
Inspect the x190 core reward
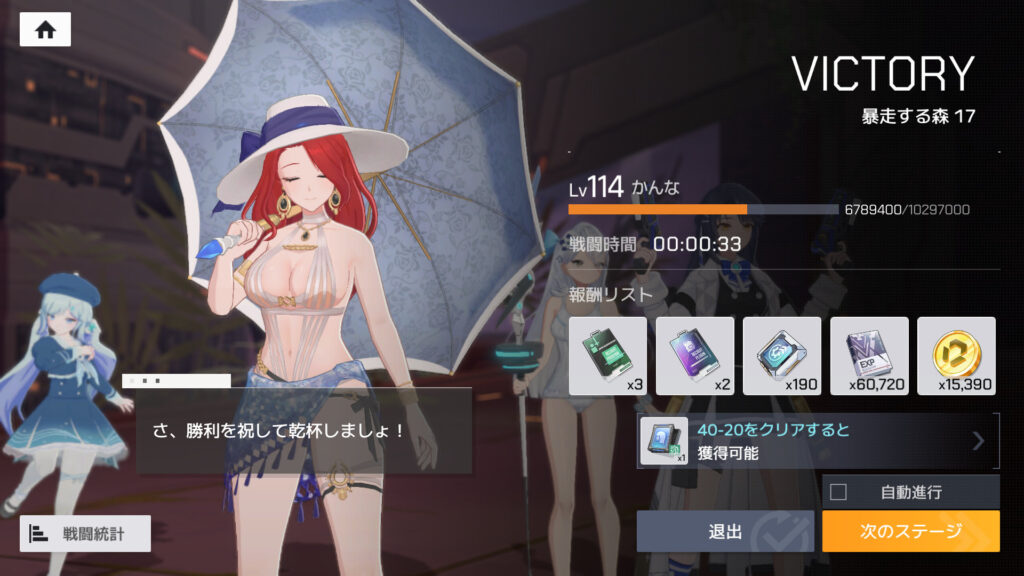coord(781,355)
